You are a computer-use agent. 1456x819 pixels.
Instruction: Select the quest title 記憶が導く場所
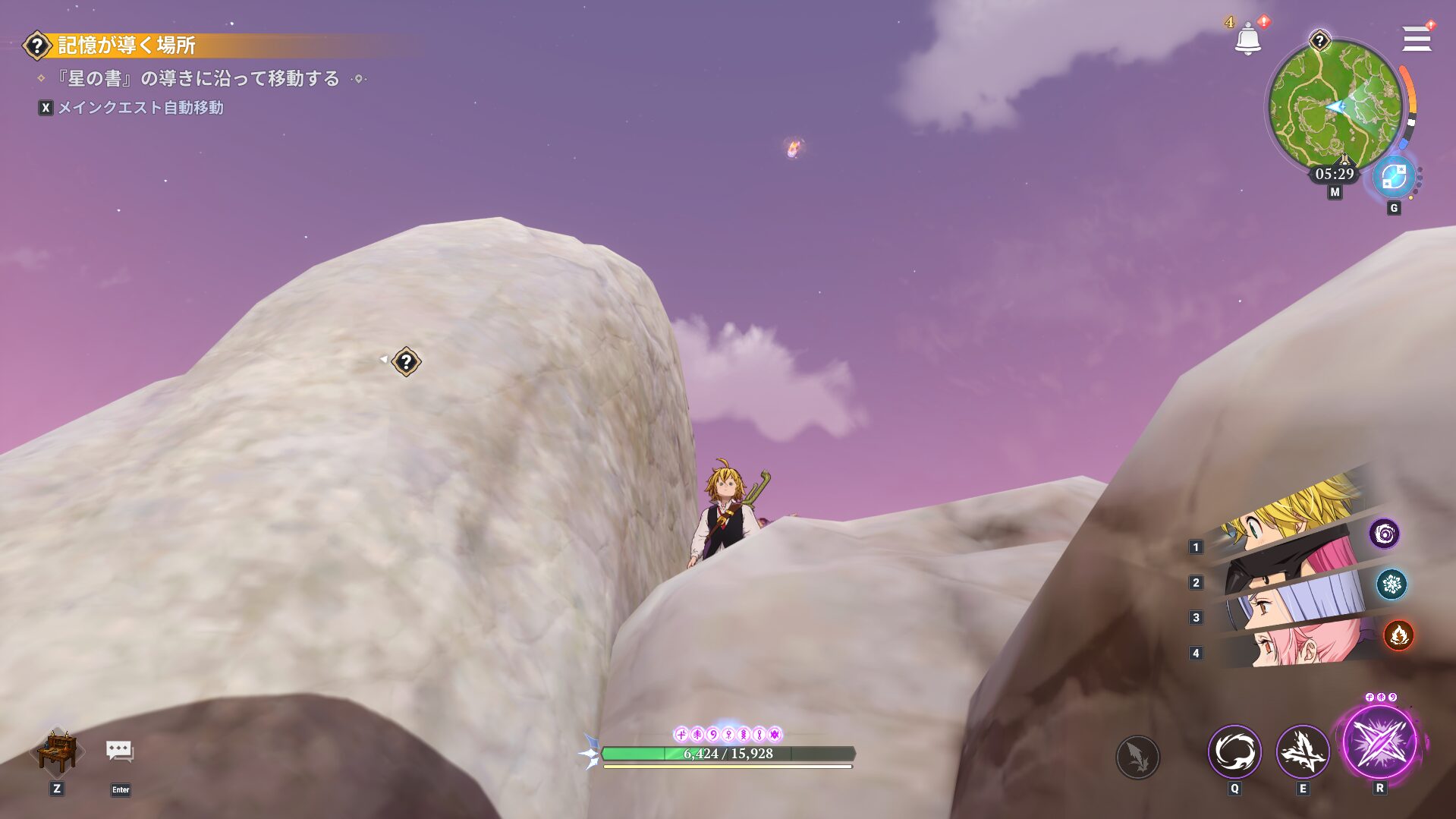point(127,46)
